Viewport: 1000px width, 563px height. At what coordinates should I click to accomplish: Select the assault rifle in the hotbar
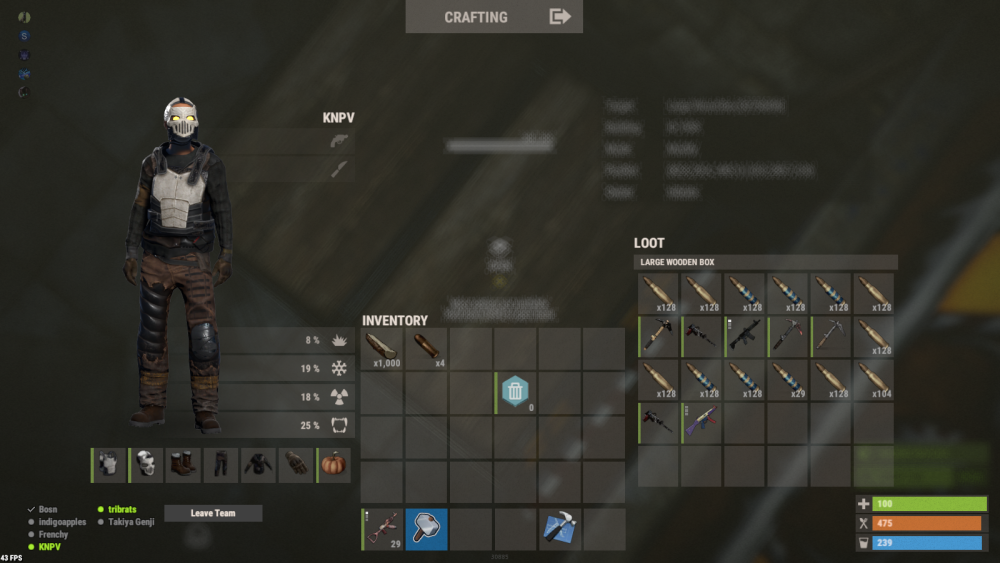(x=382, y=529)
